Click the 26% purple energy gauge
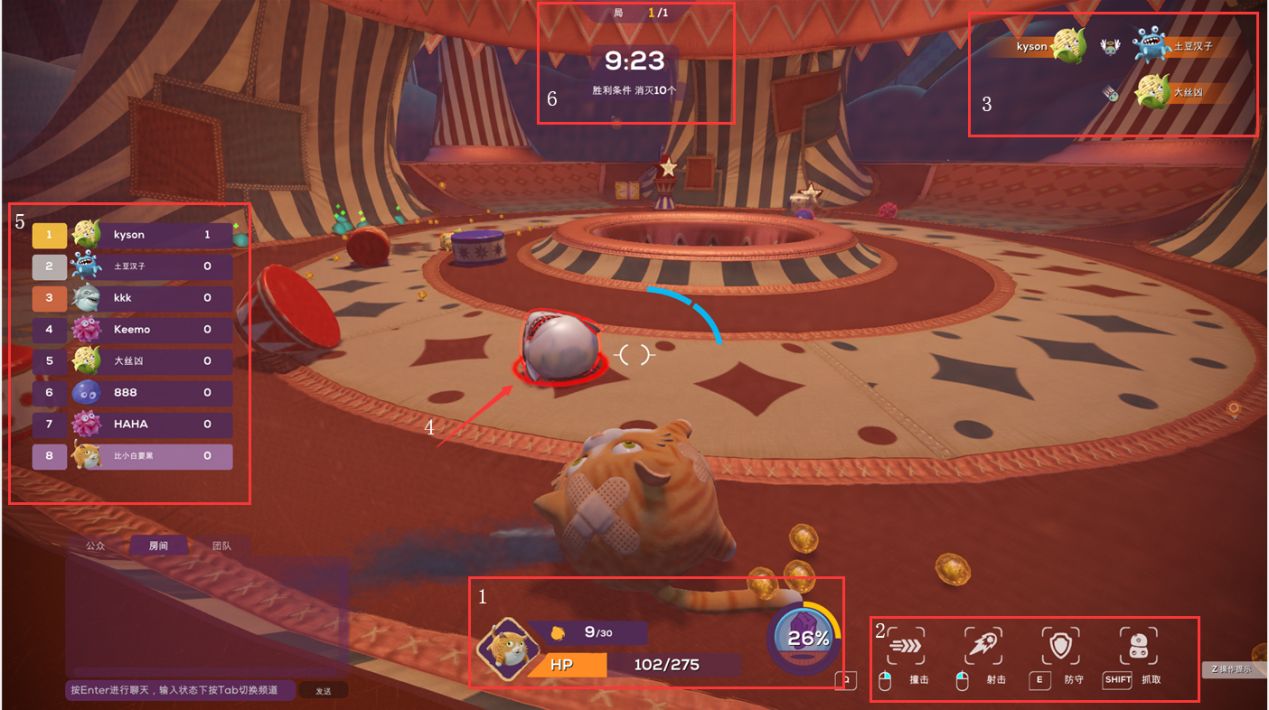The image size is (1269, 710). tap(808, 638)
